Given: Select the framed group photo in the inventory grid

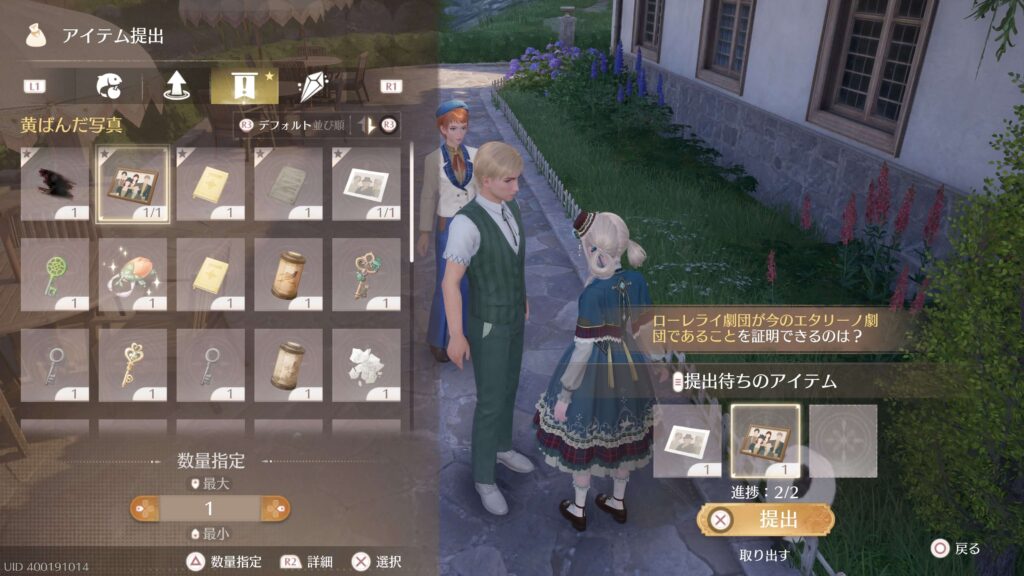Looking at the screenshot, I should 132,184.
